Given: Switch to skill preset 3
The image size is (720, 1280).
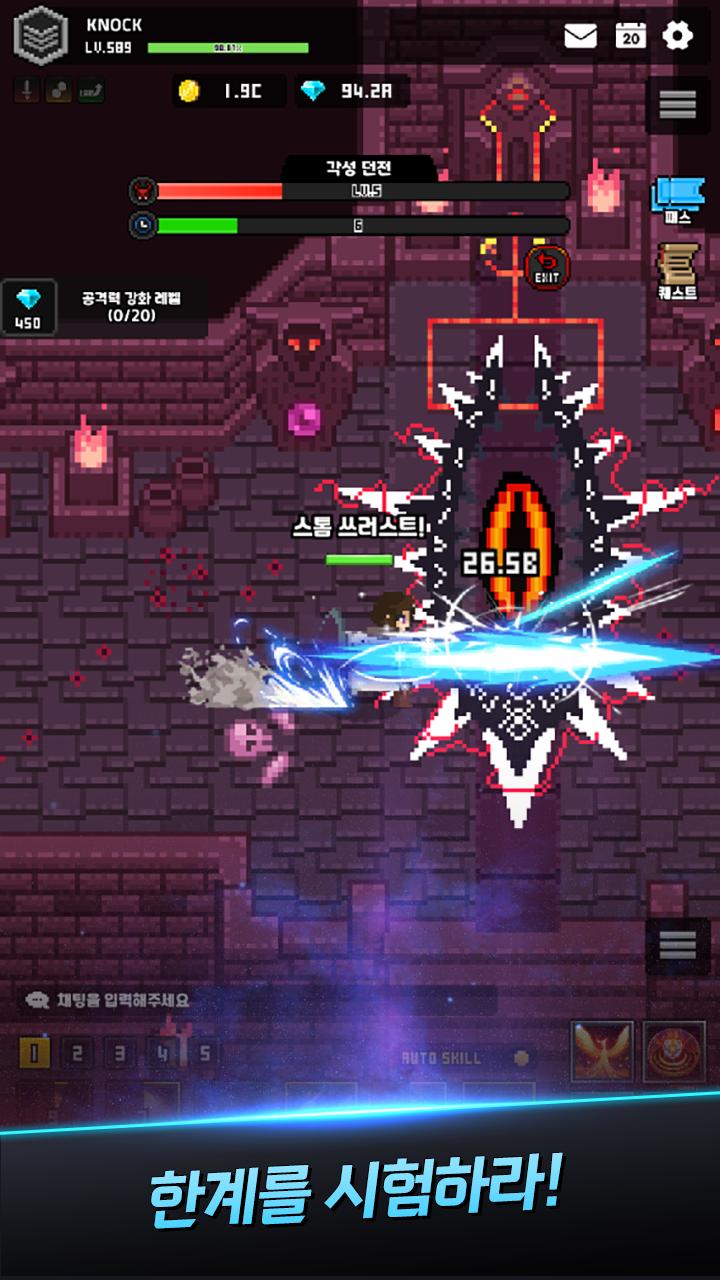Looking at the screenshot, I should (120, 1053).
